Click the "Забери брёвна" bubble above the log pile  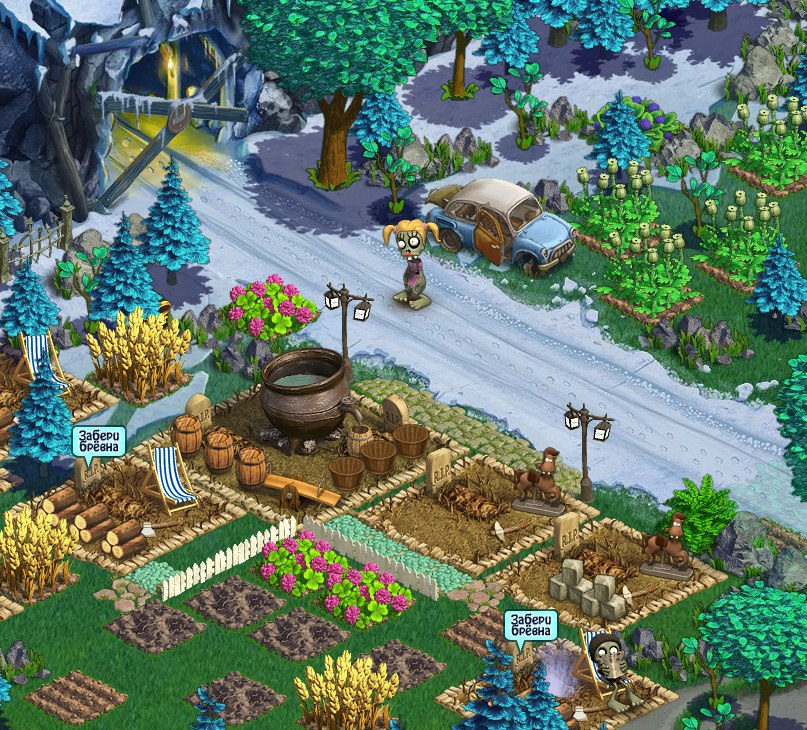(x=97, y=441)
